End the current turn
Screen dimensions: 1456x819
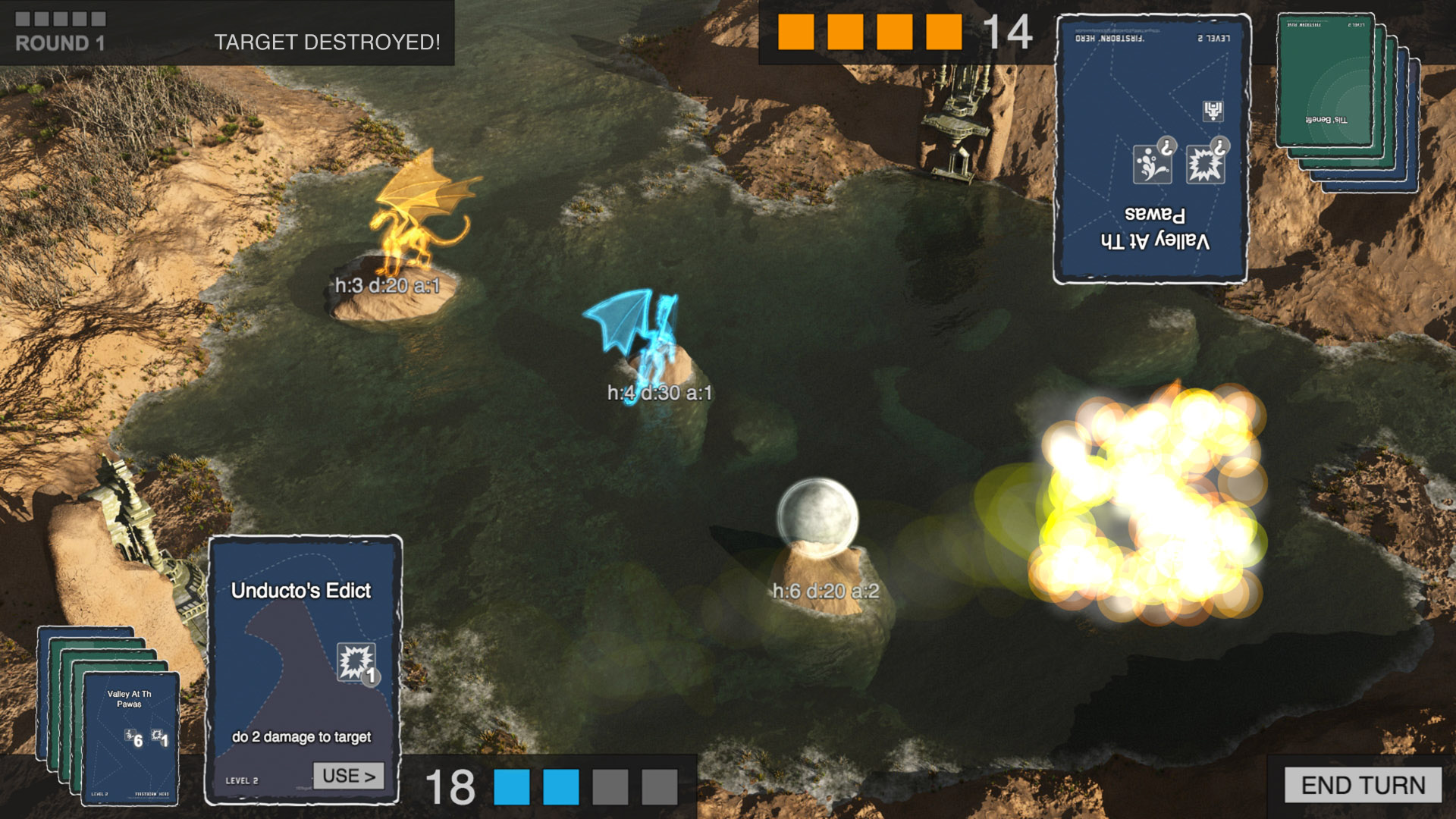(x=1363, y=785)
